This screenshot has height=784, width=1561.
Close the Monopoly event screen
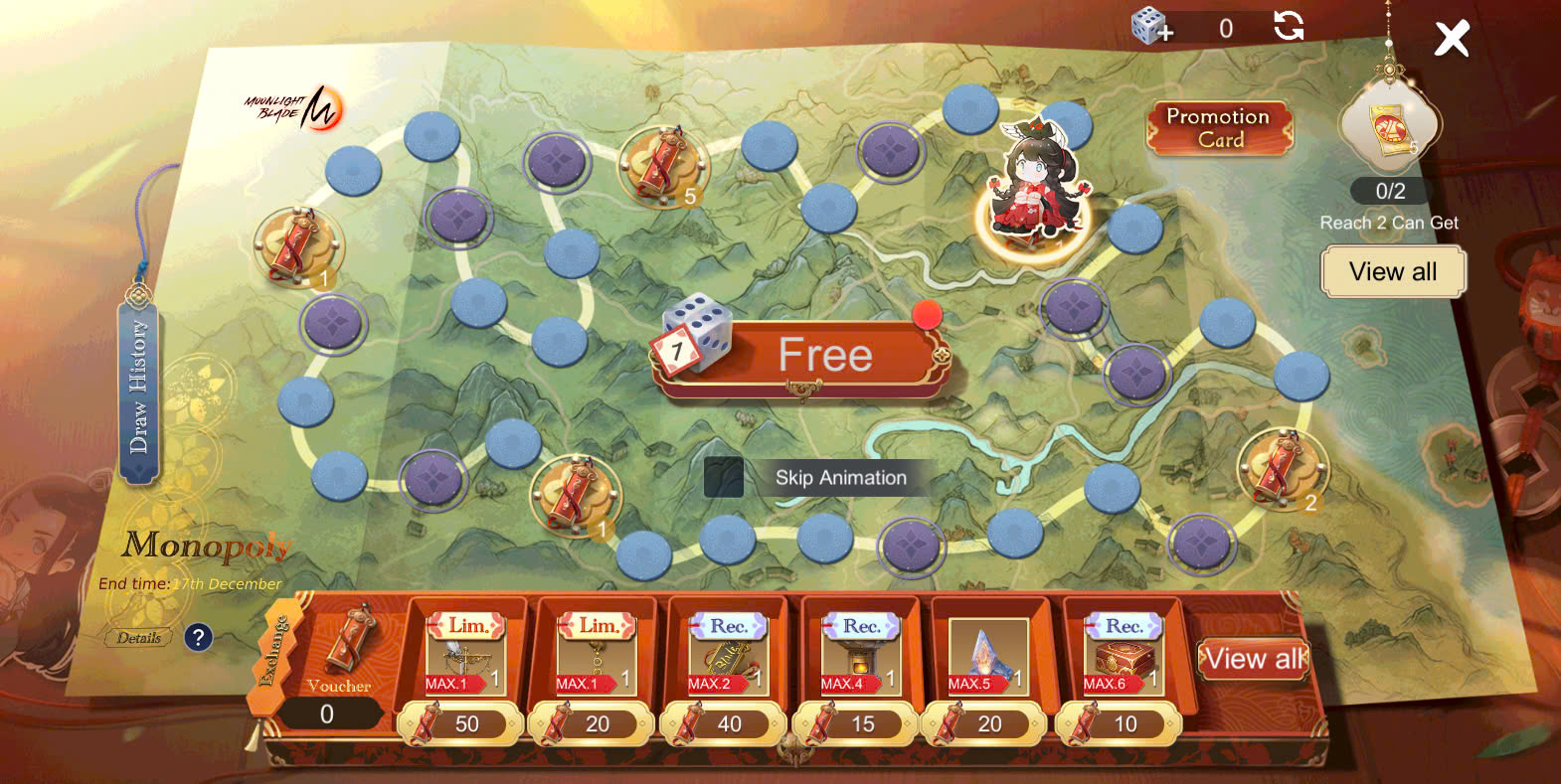(1451, 40)
